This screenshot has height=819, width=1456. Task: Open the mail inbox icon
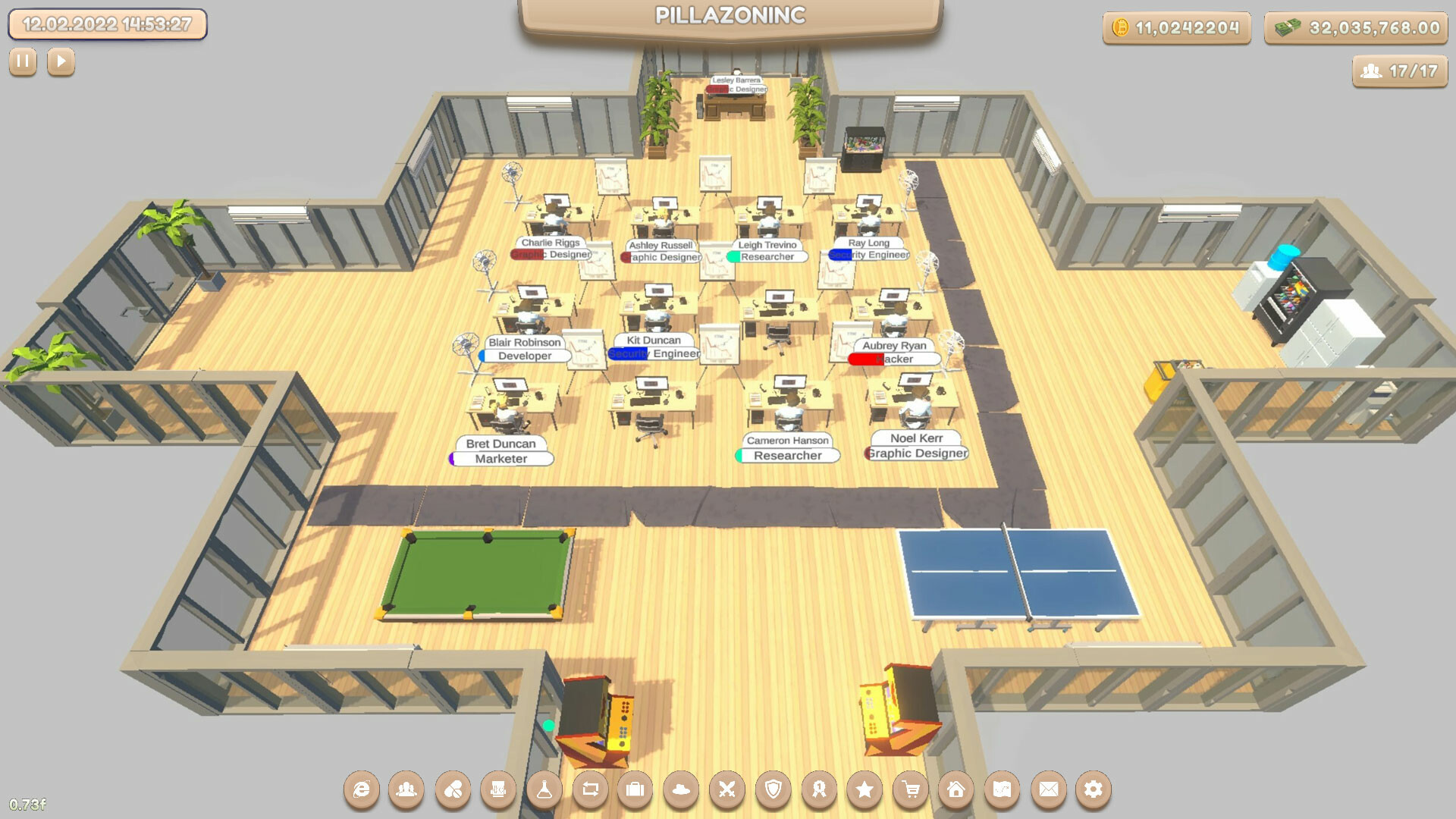click(1046, 789)
